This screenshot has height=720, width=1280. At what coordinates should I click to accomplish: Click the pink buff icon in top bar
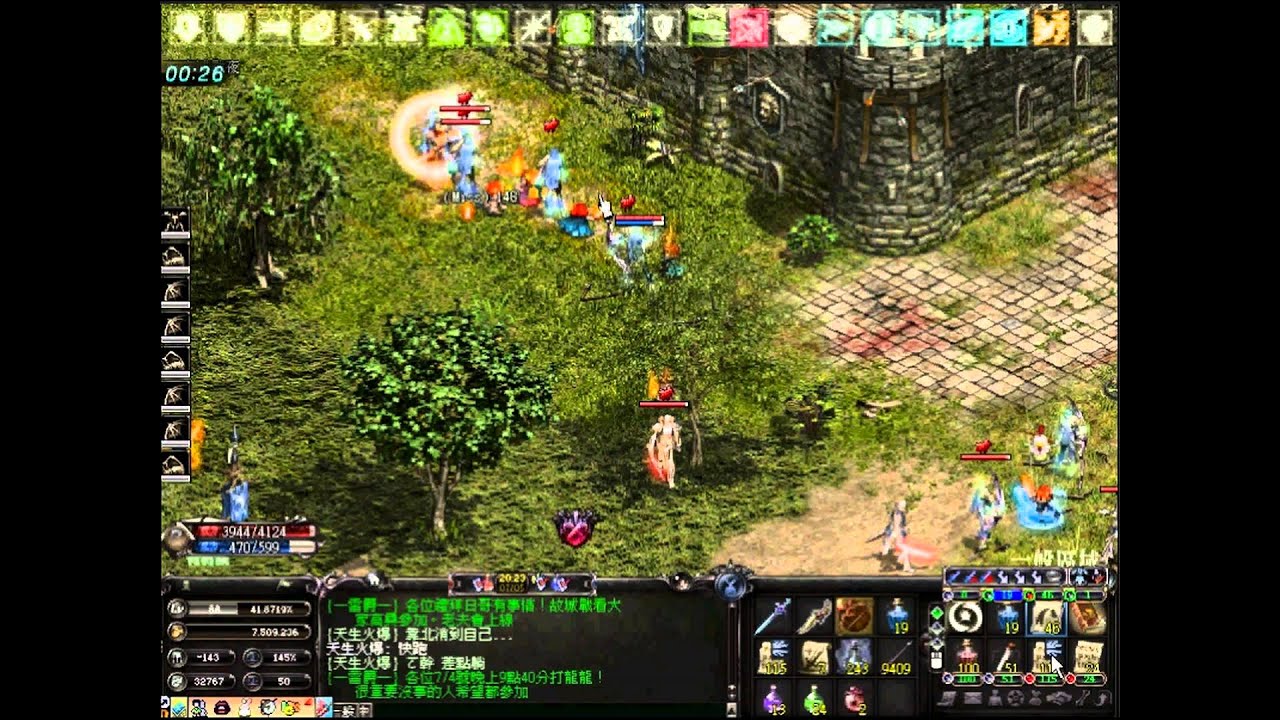(748, 28)
